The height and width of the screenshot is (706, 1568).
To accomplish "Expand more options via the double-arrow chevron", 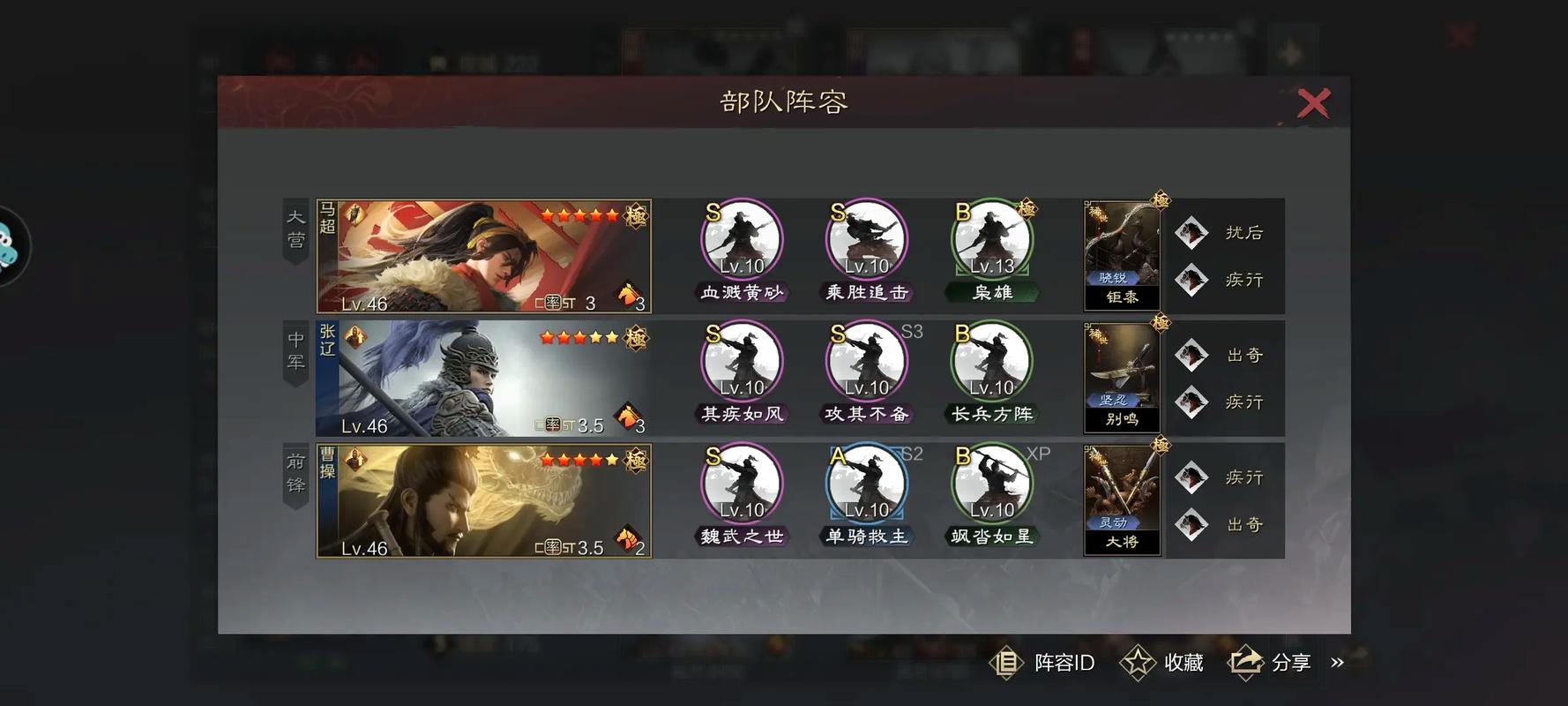I will coord(1340,663).
